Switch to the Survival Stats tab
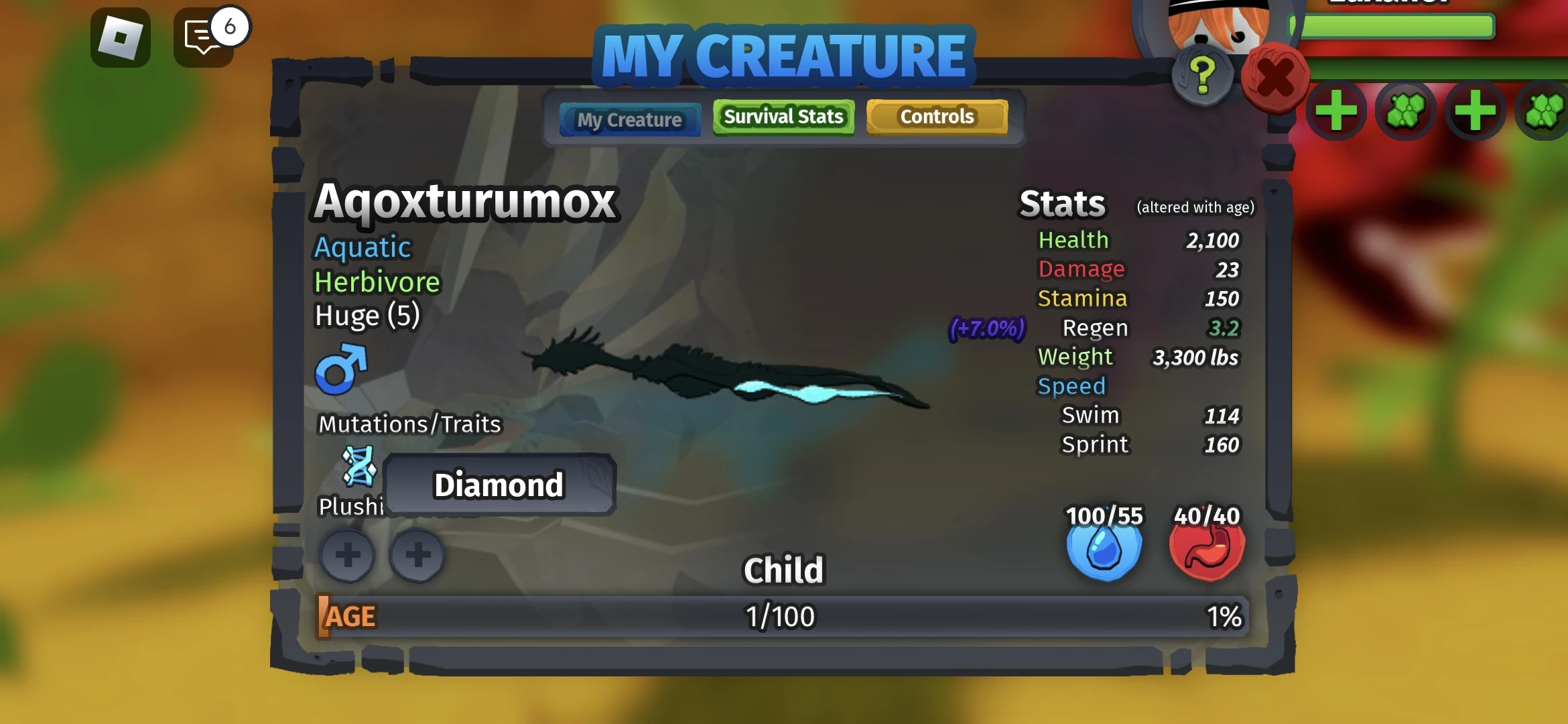1568x724 pixels. pos(783,117)
